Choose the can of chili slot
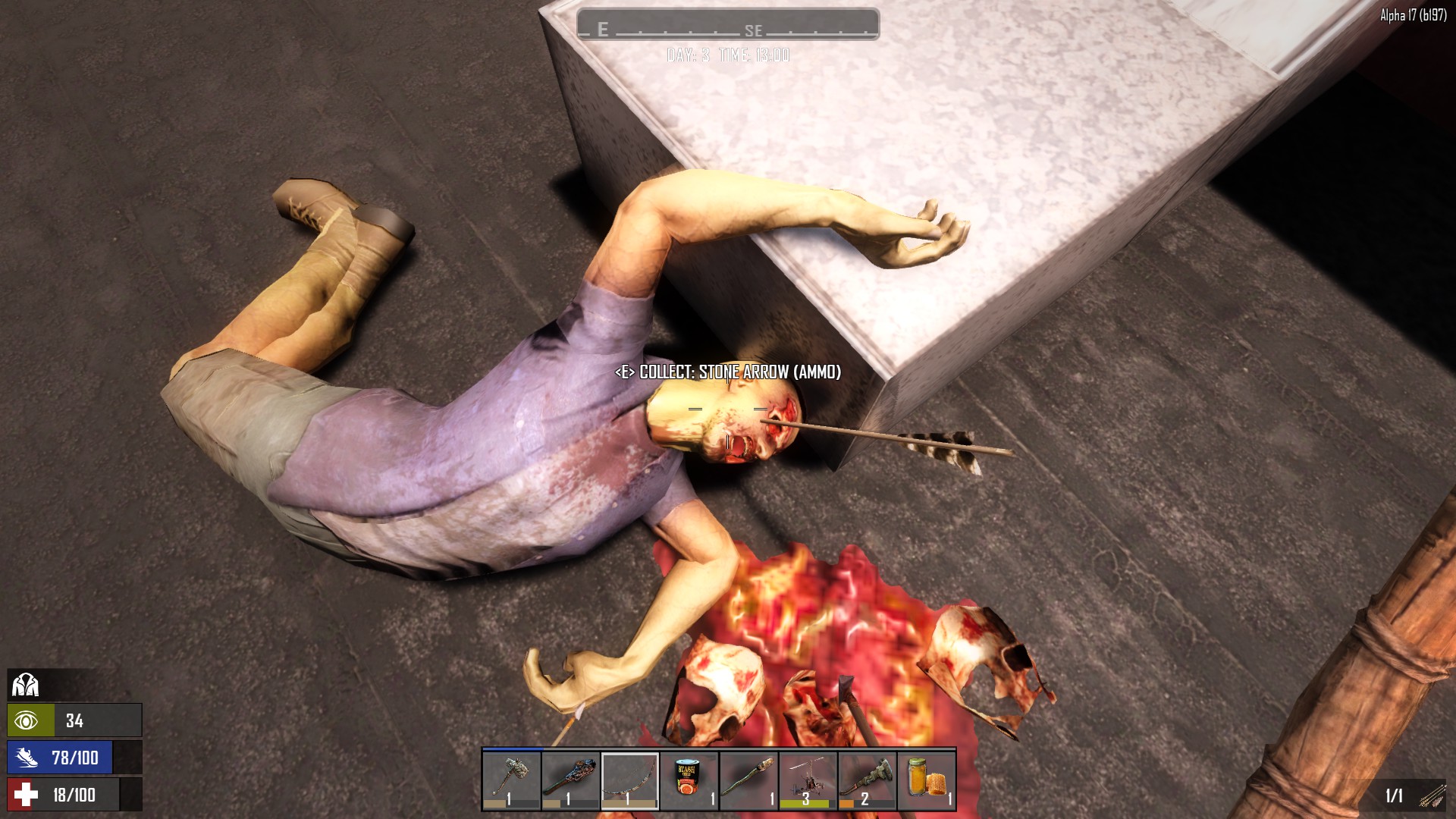The width and height of the screenshot is (1456, 819). 689,780
